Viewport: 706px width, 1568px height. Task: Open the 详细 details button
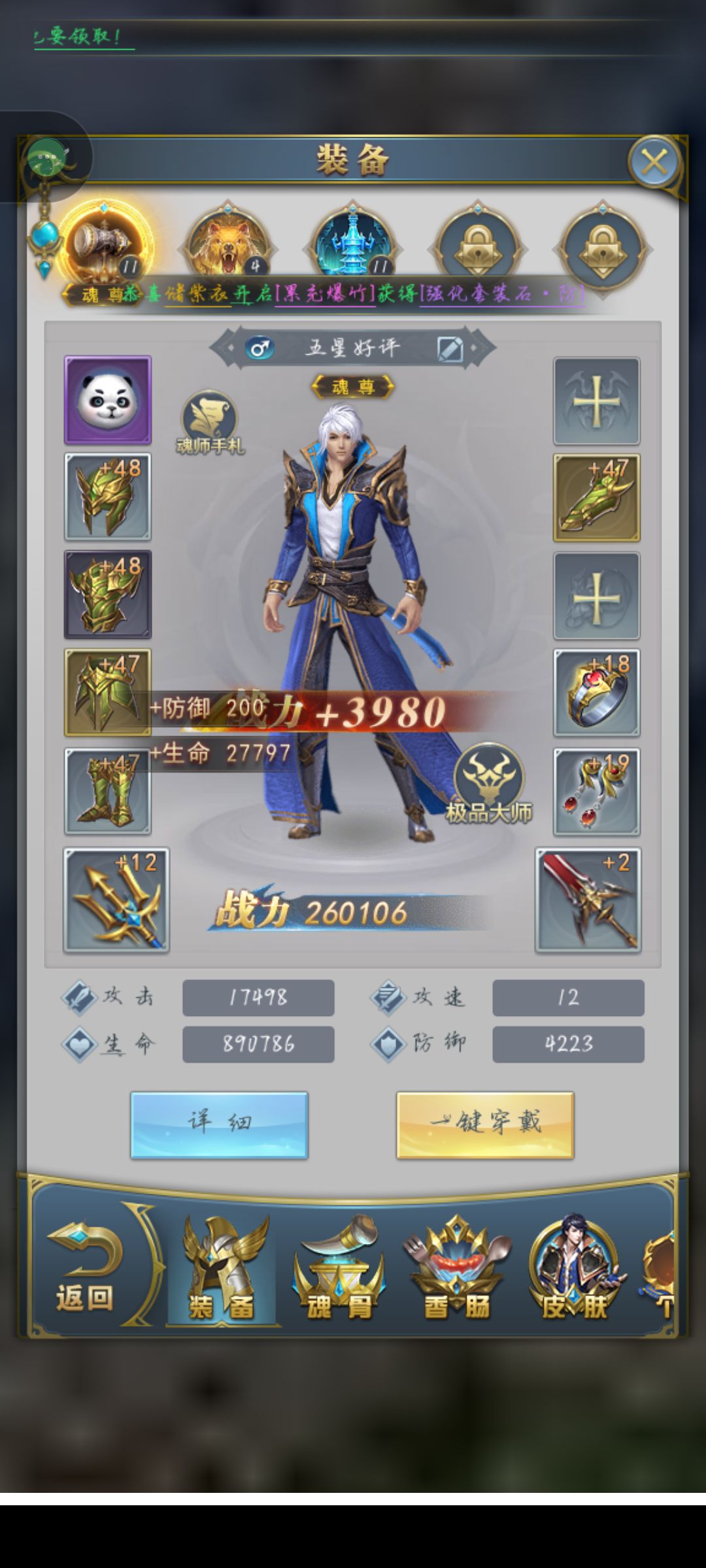pos(219,1124)
